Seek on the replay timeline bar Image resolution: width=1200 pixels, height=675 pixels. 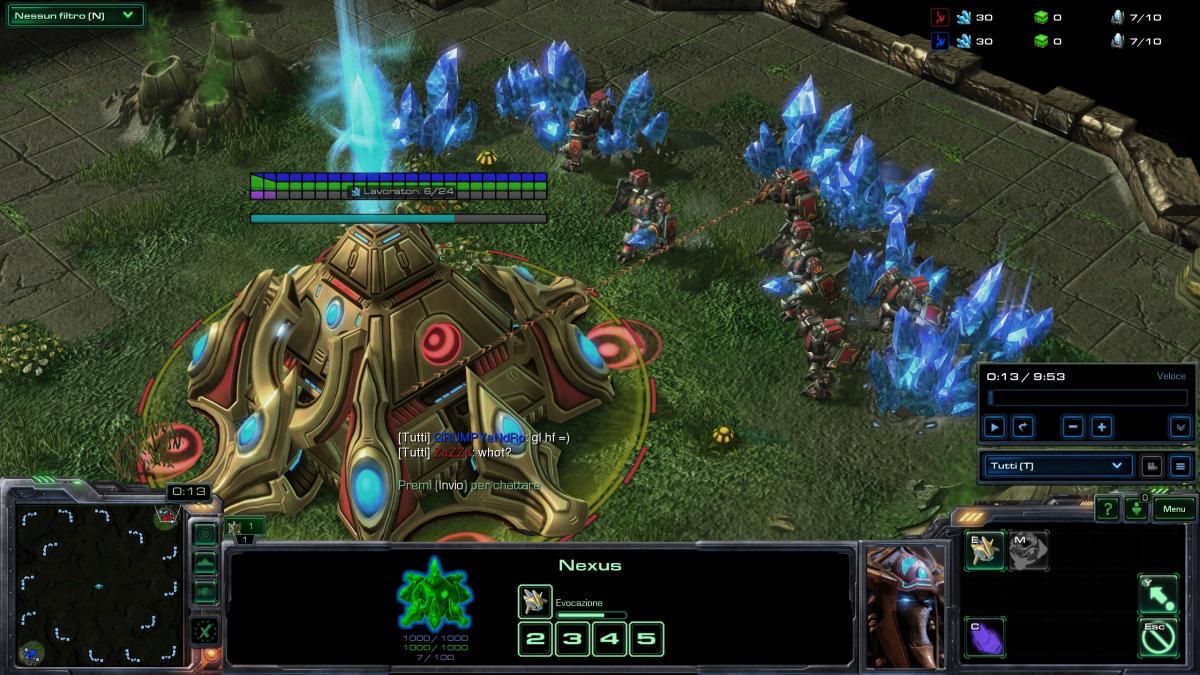click(x=1085, y=398)
